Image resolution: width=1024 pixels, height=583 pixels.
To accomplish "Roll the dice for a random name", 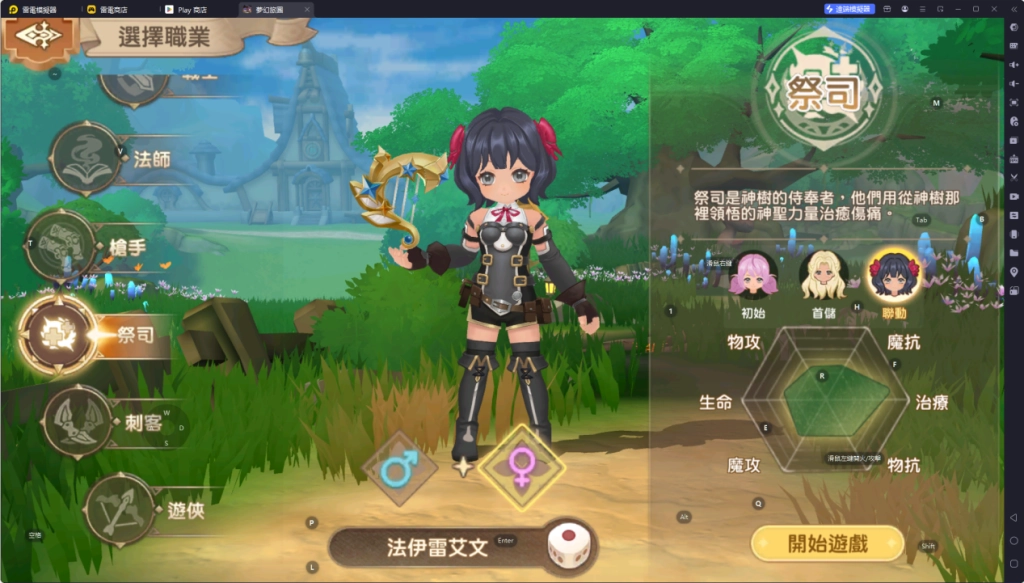I will pyautogui.click(x=568, y=548).
